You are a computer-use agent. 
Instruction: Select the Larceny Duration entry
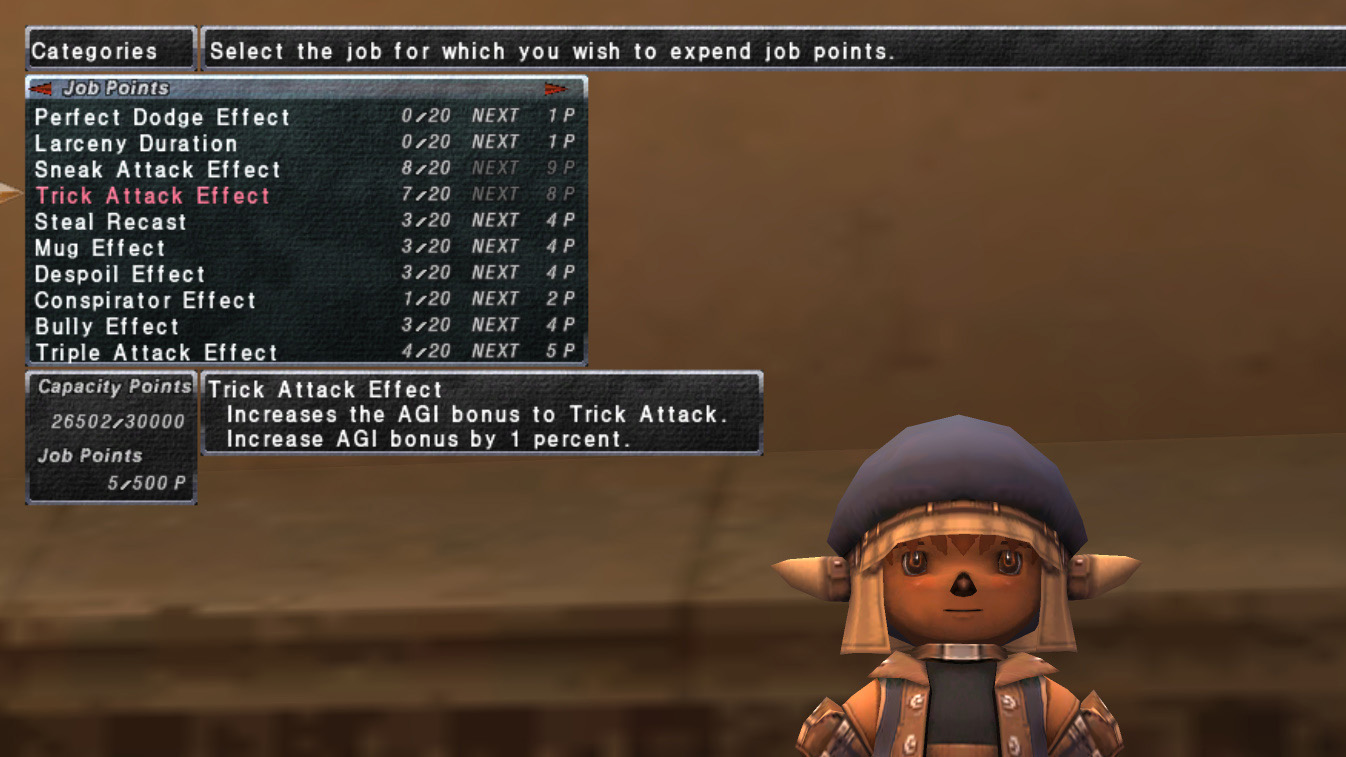coord(134,143)
